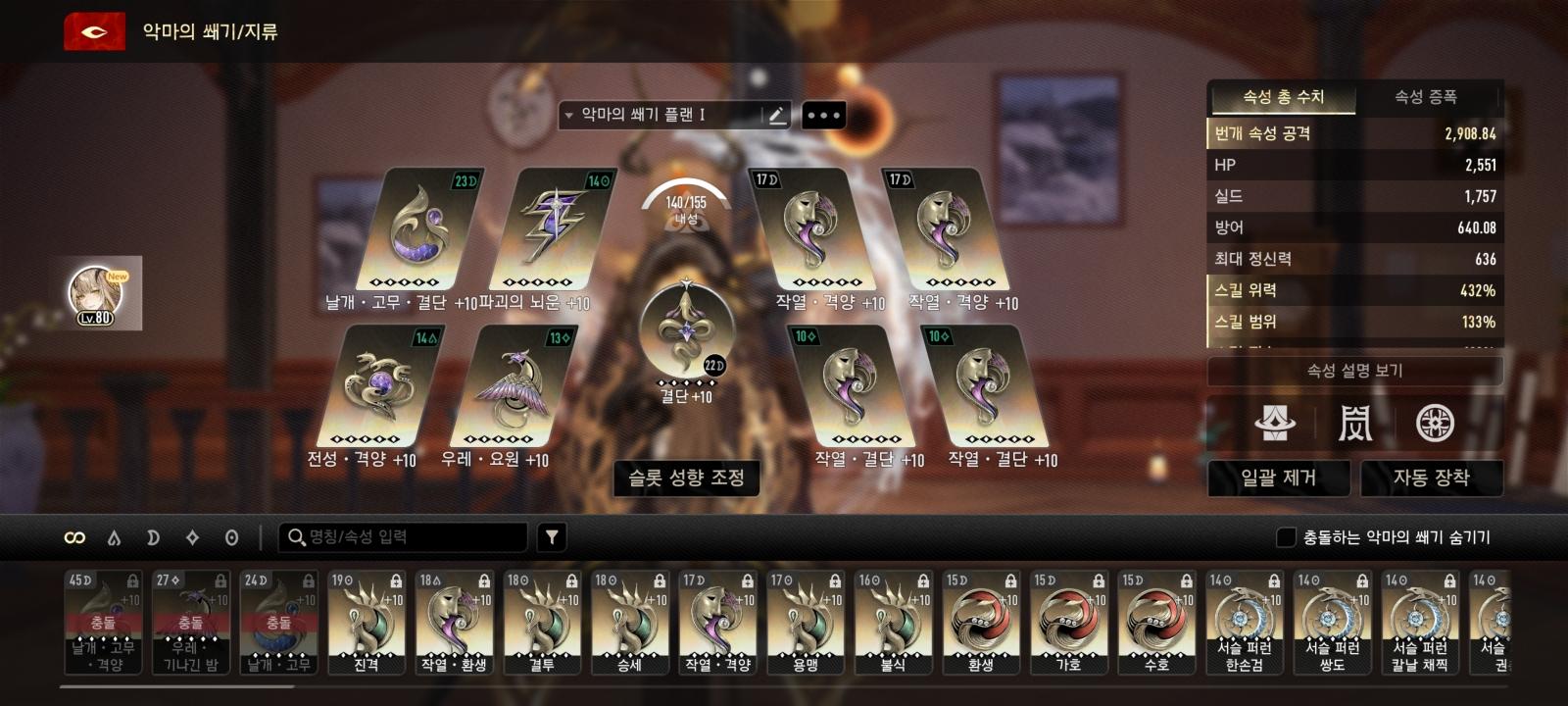
Task: Select the 우레·요원 +10 wedge
Action: pyautogui.click(x=514, y=387)
